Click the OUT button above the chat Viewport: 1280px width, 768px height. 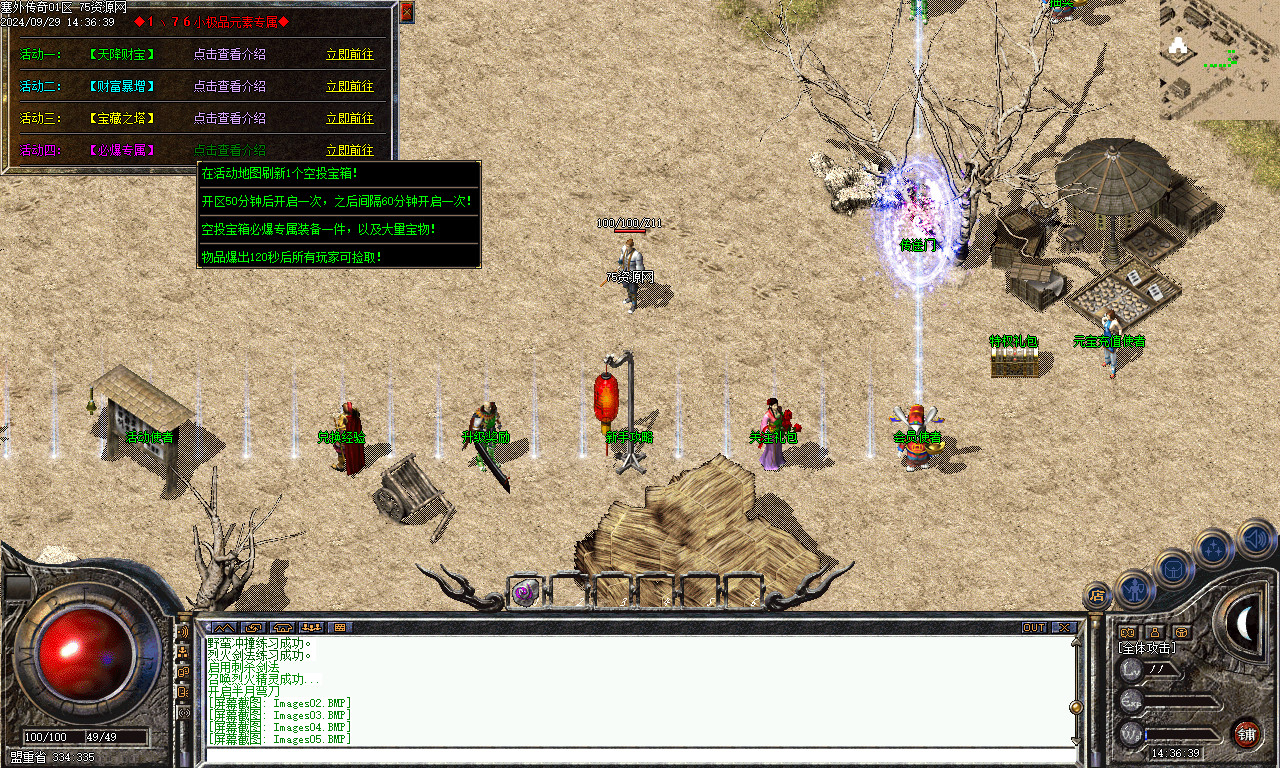click(x=1034, y=628)
